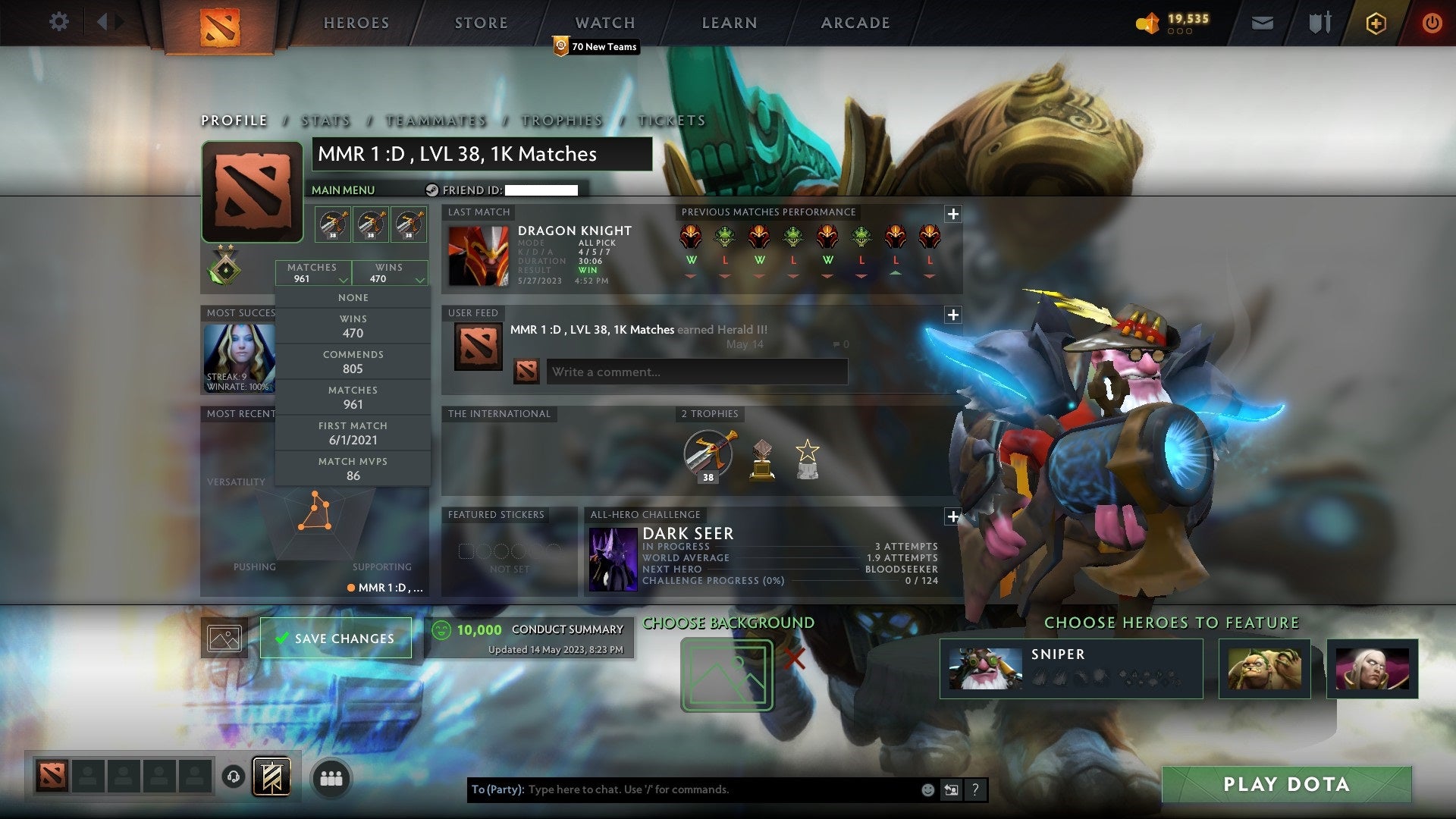Open the MATCHES stat dropdown
Screen dimensions: 1456x819
click(x=312, y=273)
